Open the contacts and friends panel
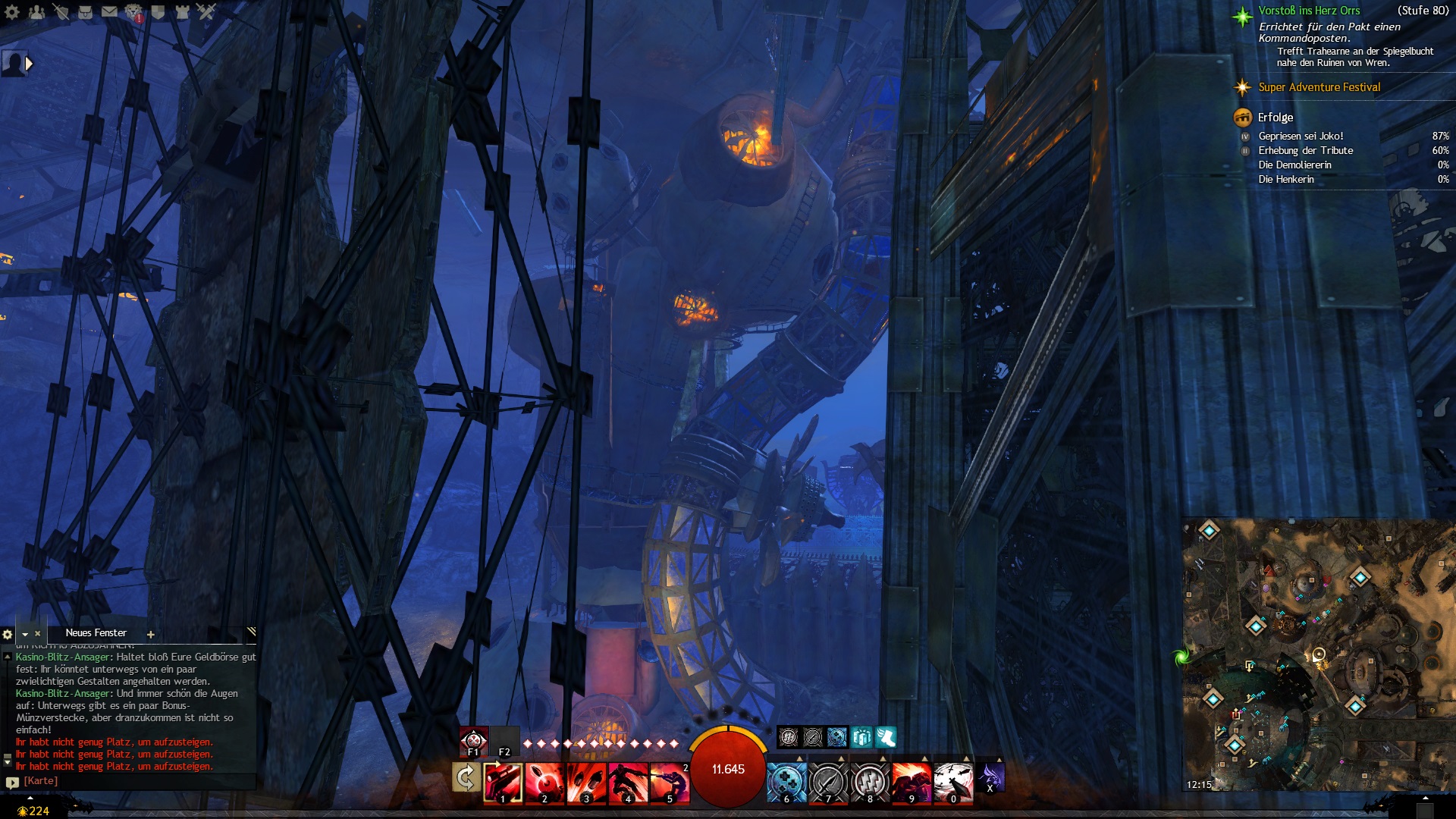The height and width of the screenshot is (819, 1456). coord(36,11)
